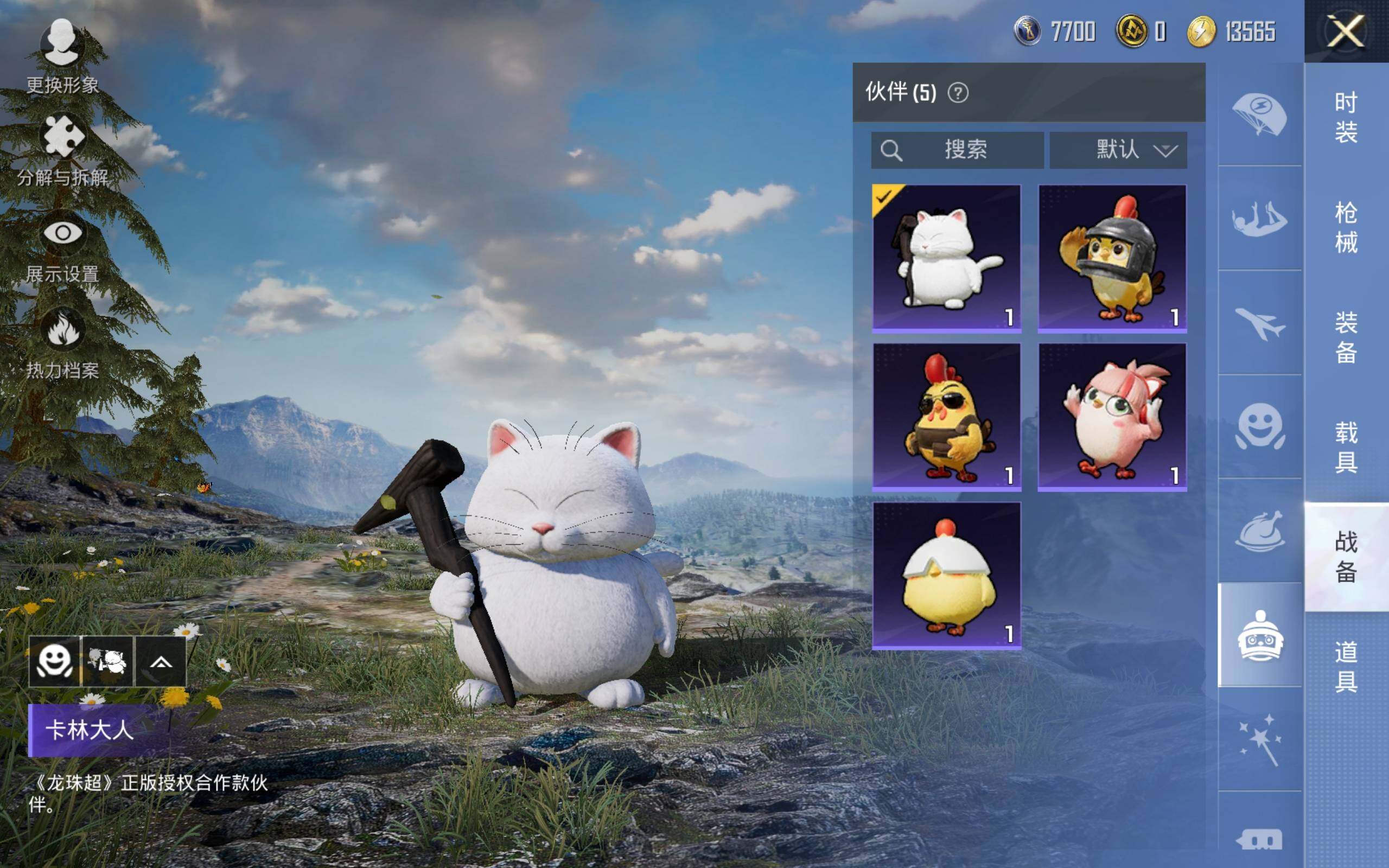Open 展示设置 display settings
The width and height of the screenshot is (1389, 868).
click(62, 247)
